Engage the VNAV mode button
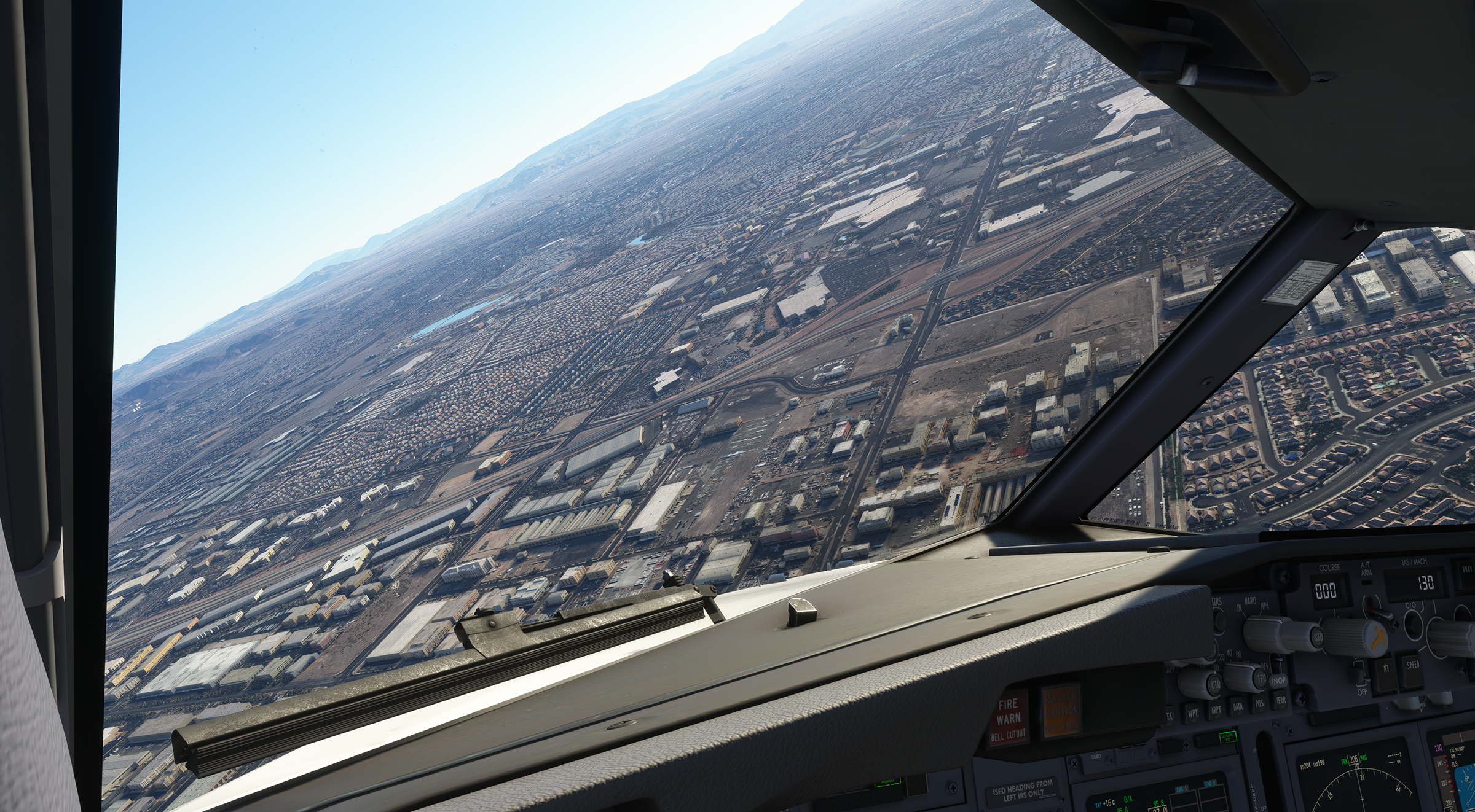The image size is (1475, 812). click(1468, 576)
